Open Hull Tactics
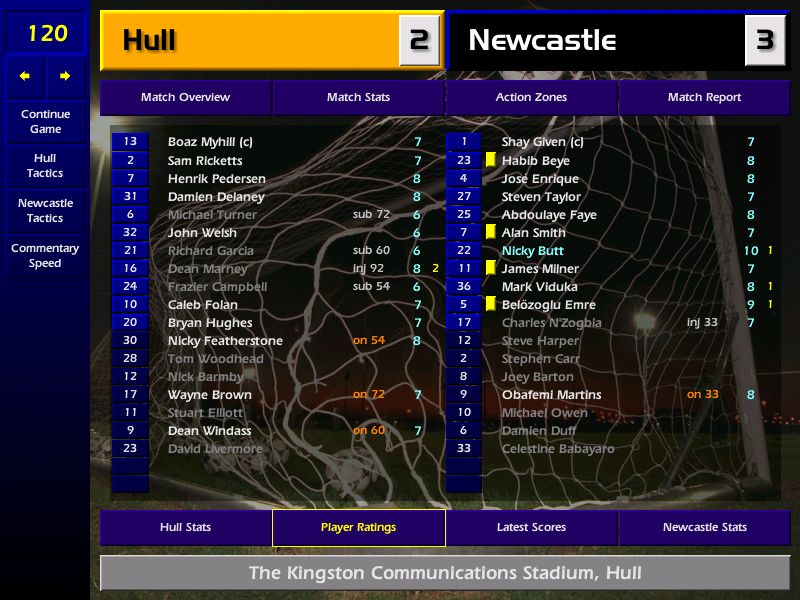The width and height of the screenshot is (800, 600). point(45,166)
